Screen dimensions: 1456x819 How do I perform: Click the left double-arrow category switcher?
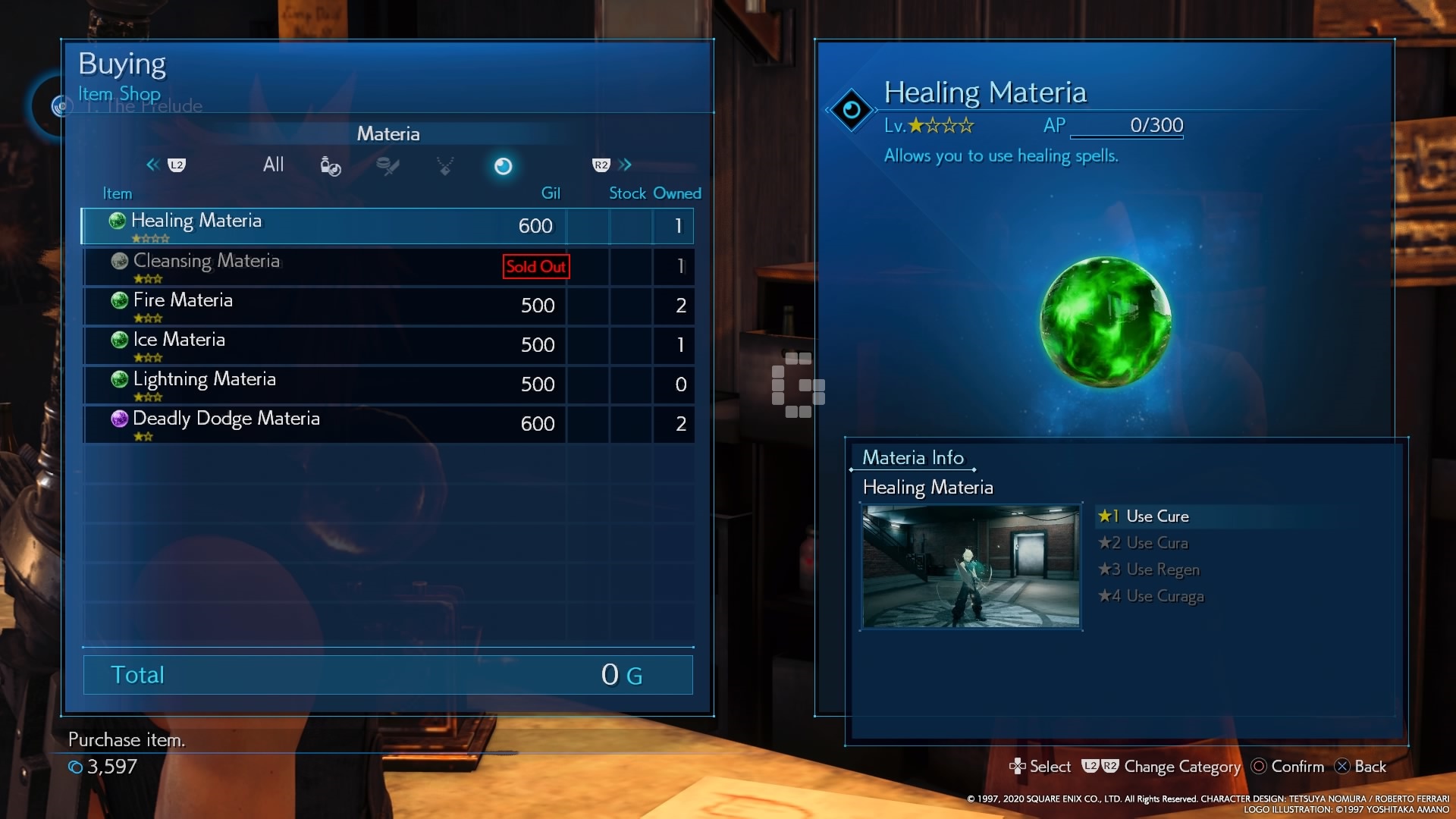(152, 165)
